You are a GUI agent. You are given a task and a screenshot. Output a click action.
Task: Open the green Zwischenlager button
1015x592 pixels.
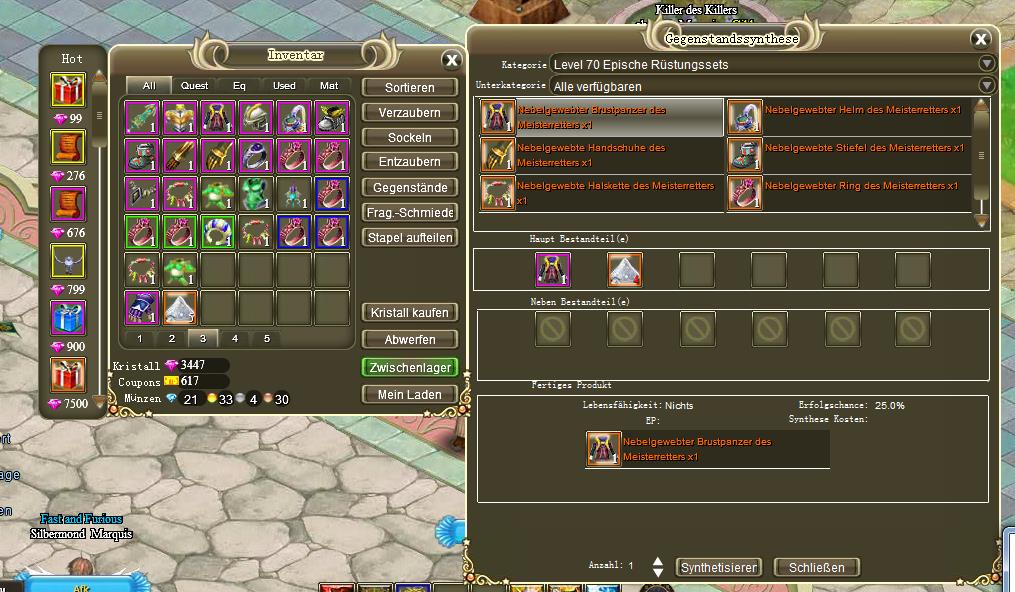[x=409, y=367]
